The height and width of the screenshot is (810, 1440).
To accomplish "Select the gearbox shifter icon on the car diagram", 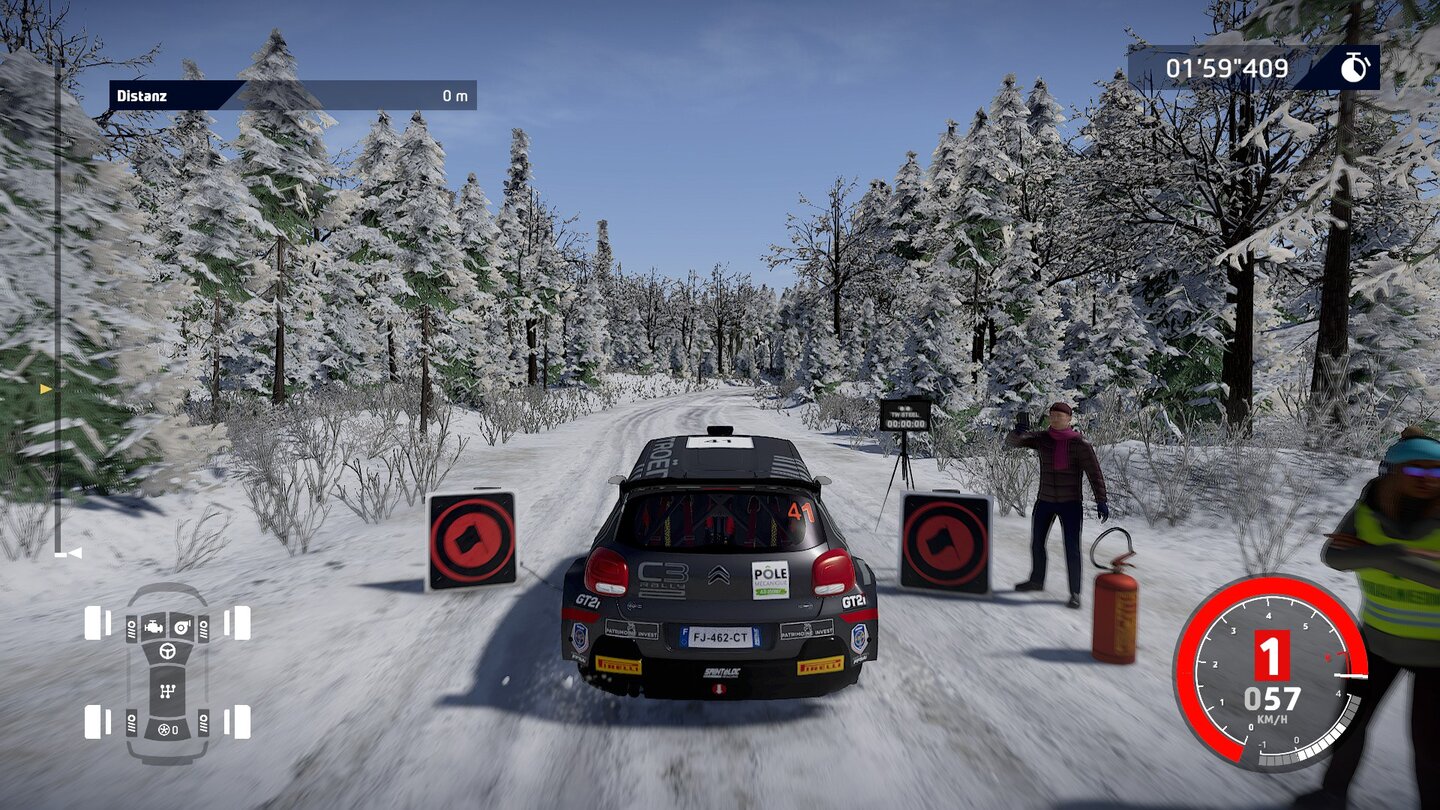I will click(x=167, y=691).
